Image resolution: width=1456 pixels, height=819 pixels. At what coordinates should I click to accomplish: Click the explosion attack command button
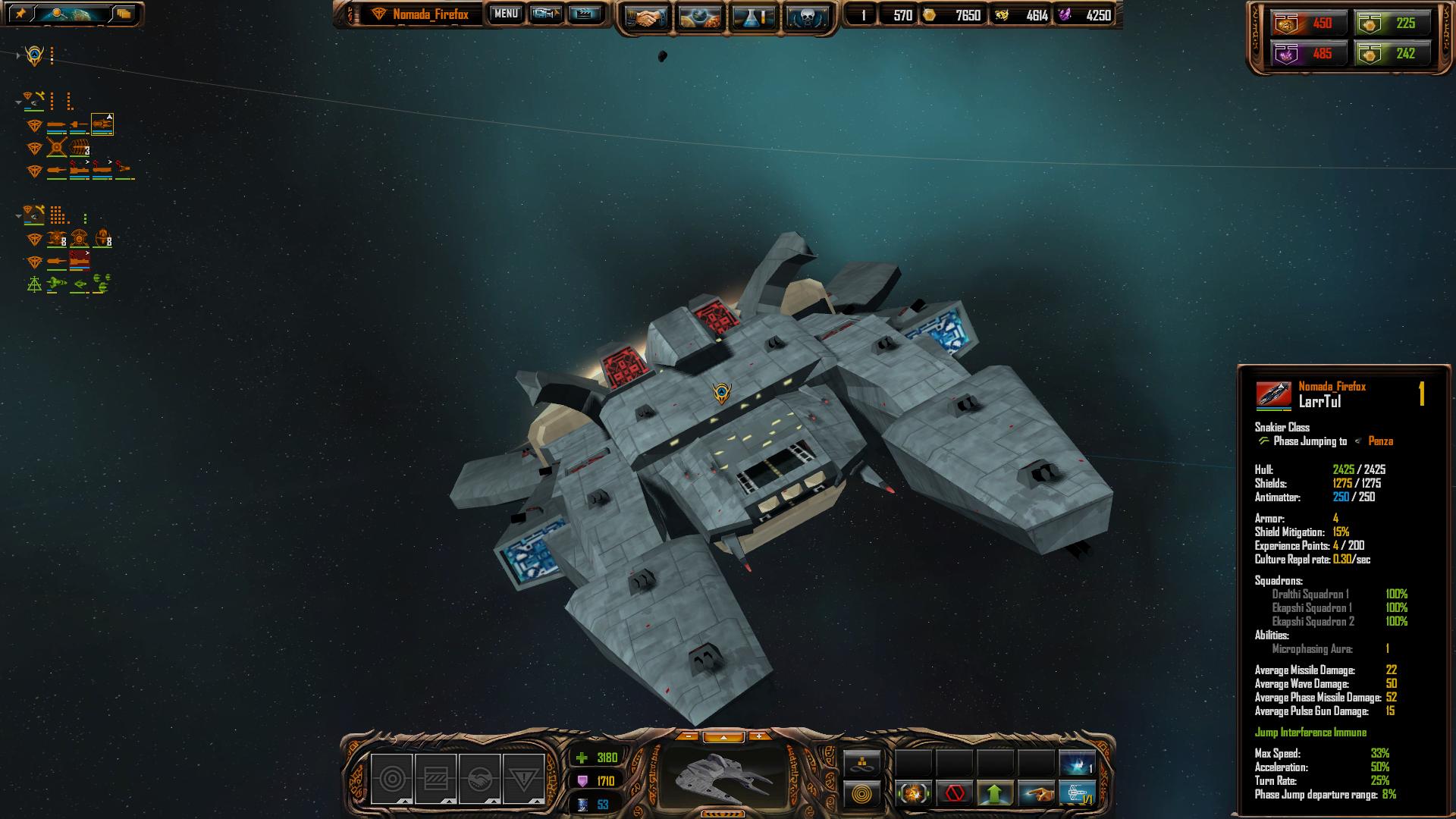[x=913, y=794]
